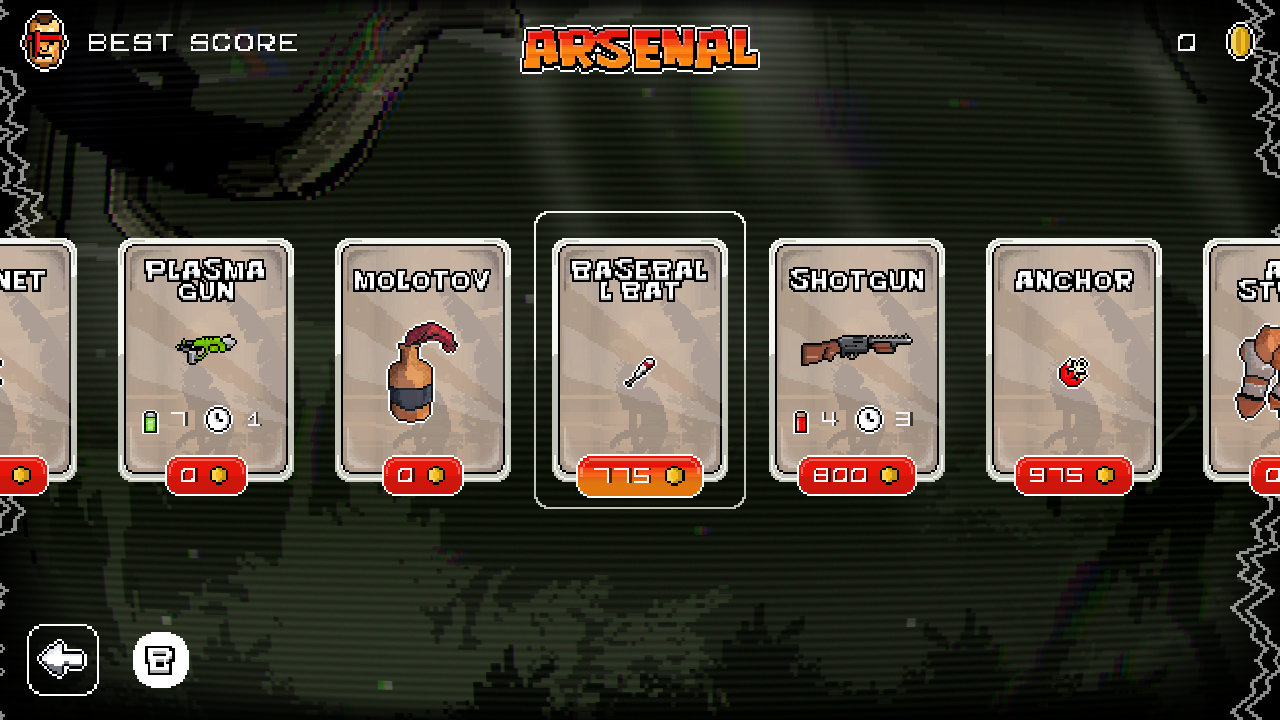Buy the Shotgun for 800 coins
1280x720 pixels.
coord(856,476)
